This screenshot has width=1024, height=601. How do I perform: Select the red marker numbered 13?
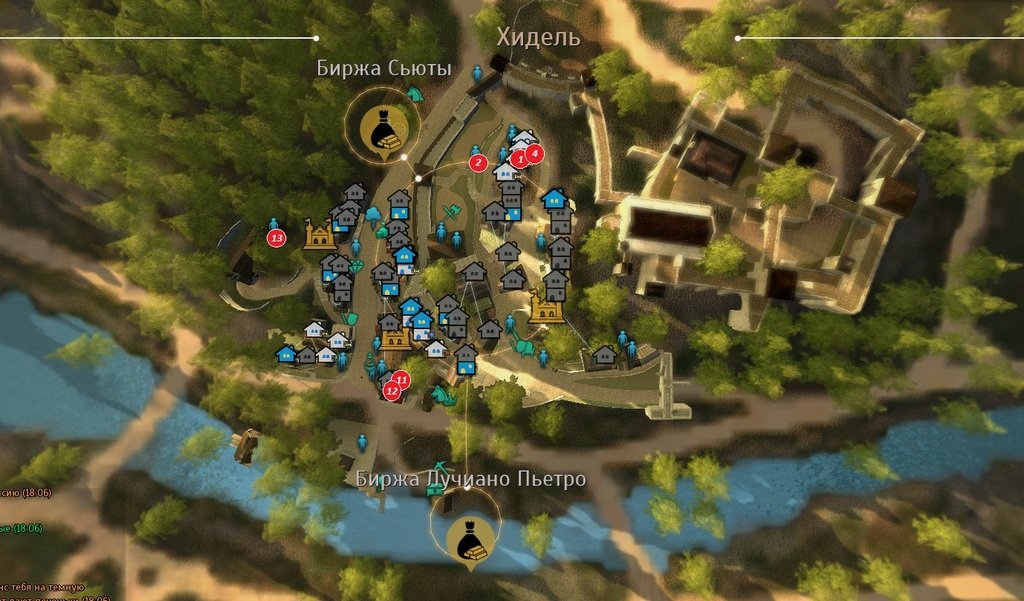click(277, 238)
